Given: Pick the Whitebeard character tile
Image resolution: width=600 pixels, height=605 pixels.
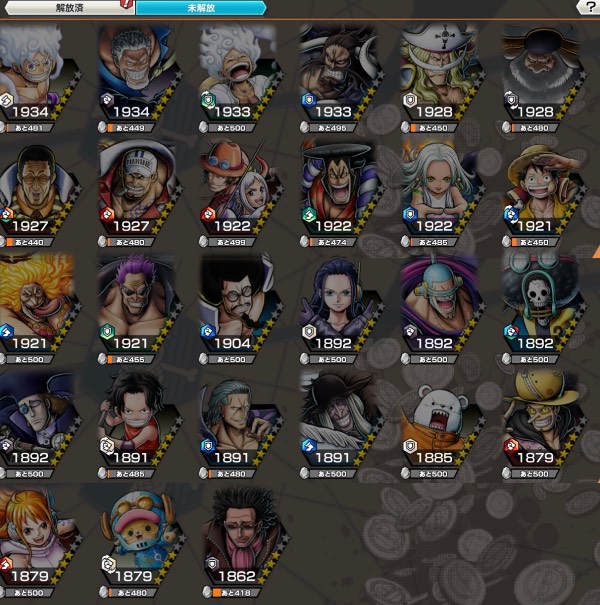Looking at the screenshot, I should pyautogui.click(x=440, y=68).
